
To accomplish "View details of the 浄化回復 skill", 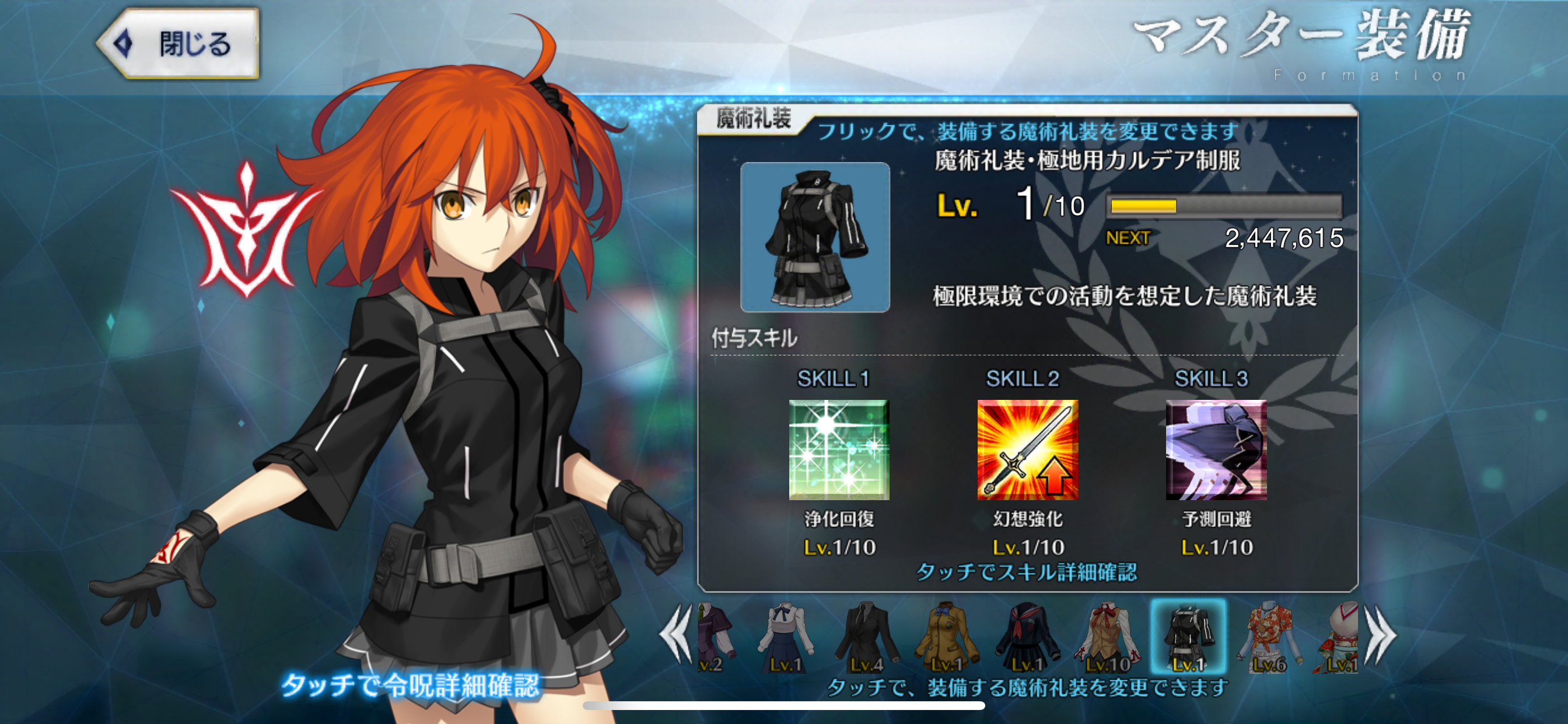I will click(x=839, y=450).
